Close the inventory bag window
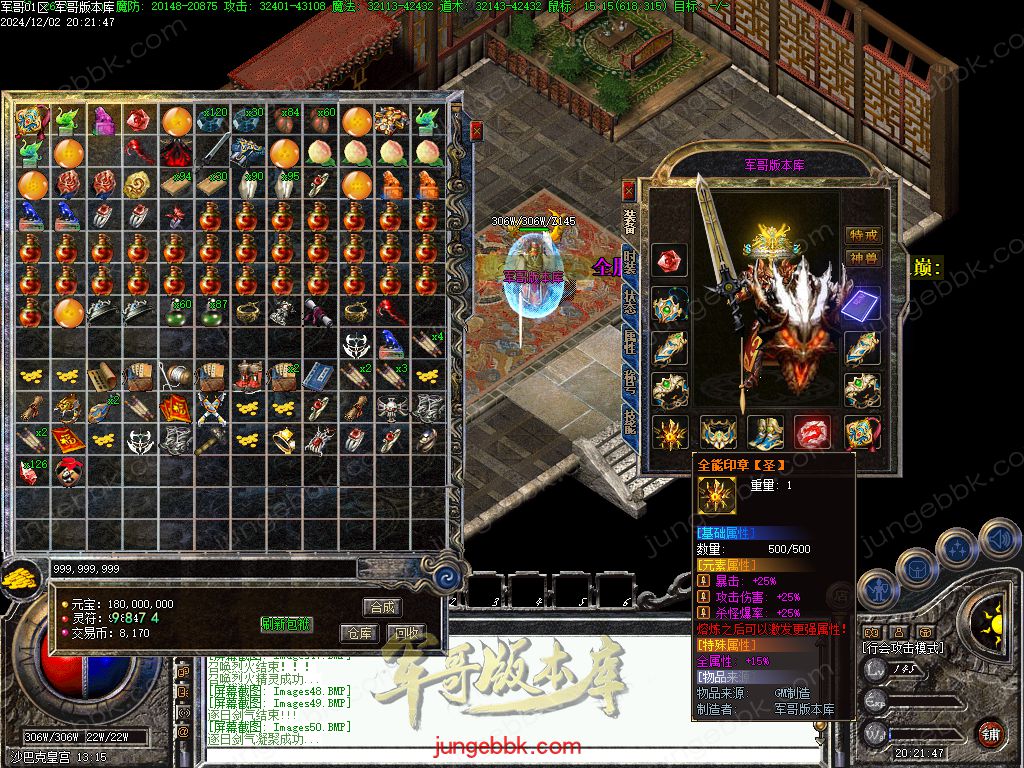The image size is (1024, 768). (x=477, y=130)
